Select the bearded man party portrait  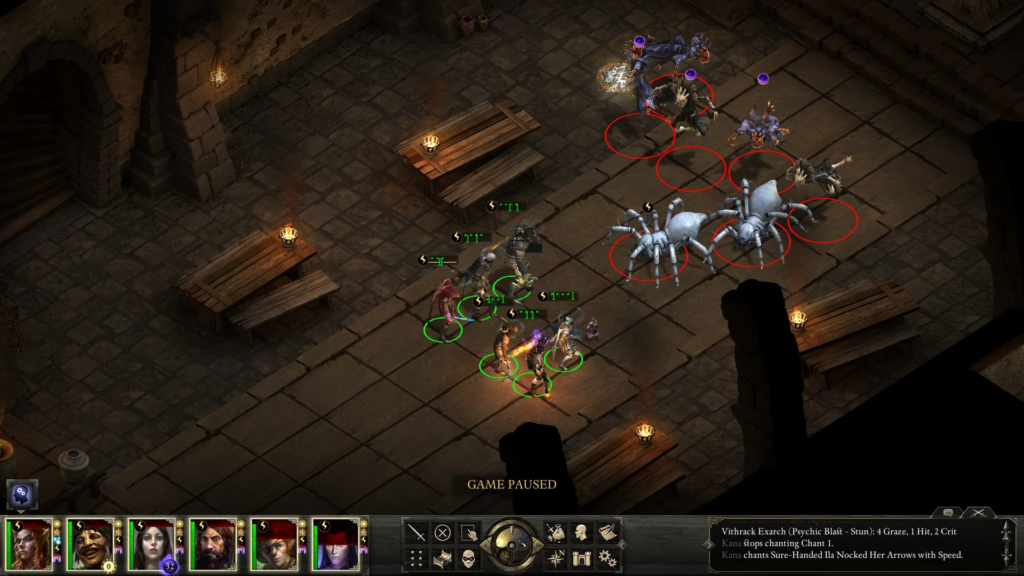point(214,545)
